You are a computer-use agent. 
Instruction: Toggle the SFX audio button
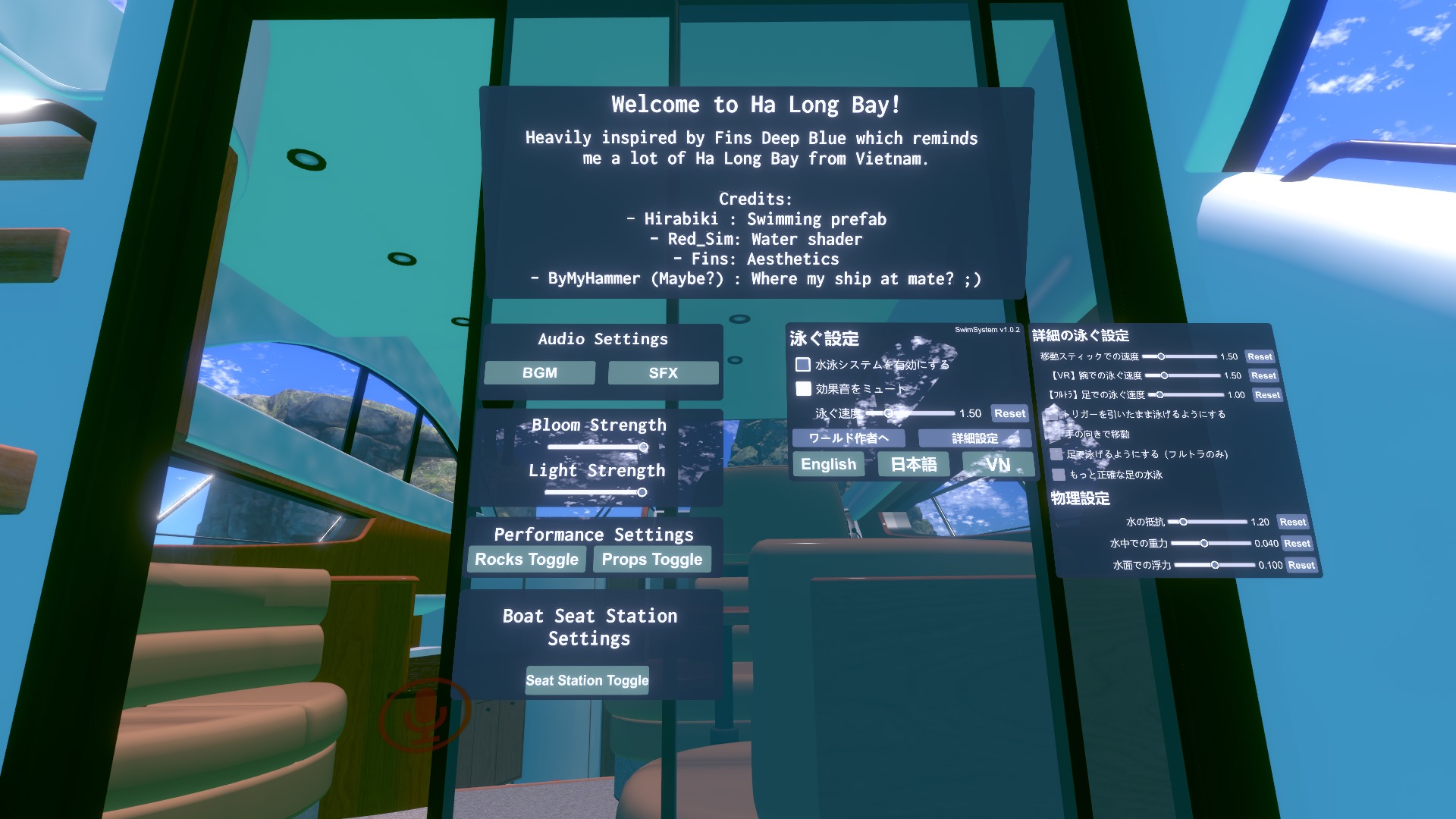(663, 372)
